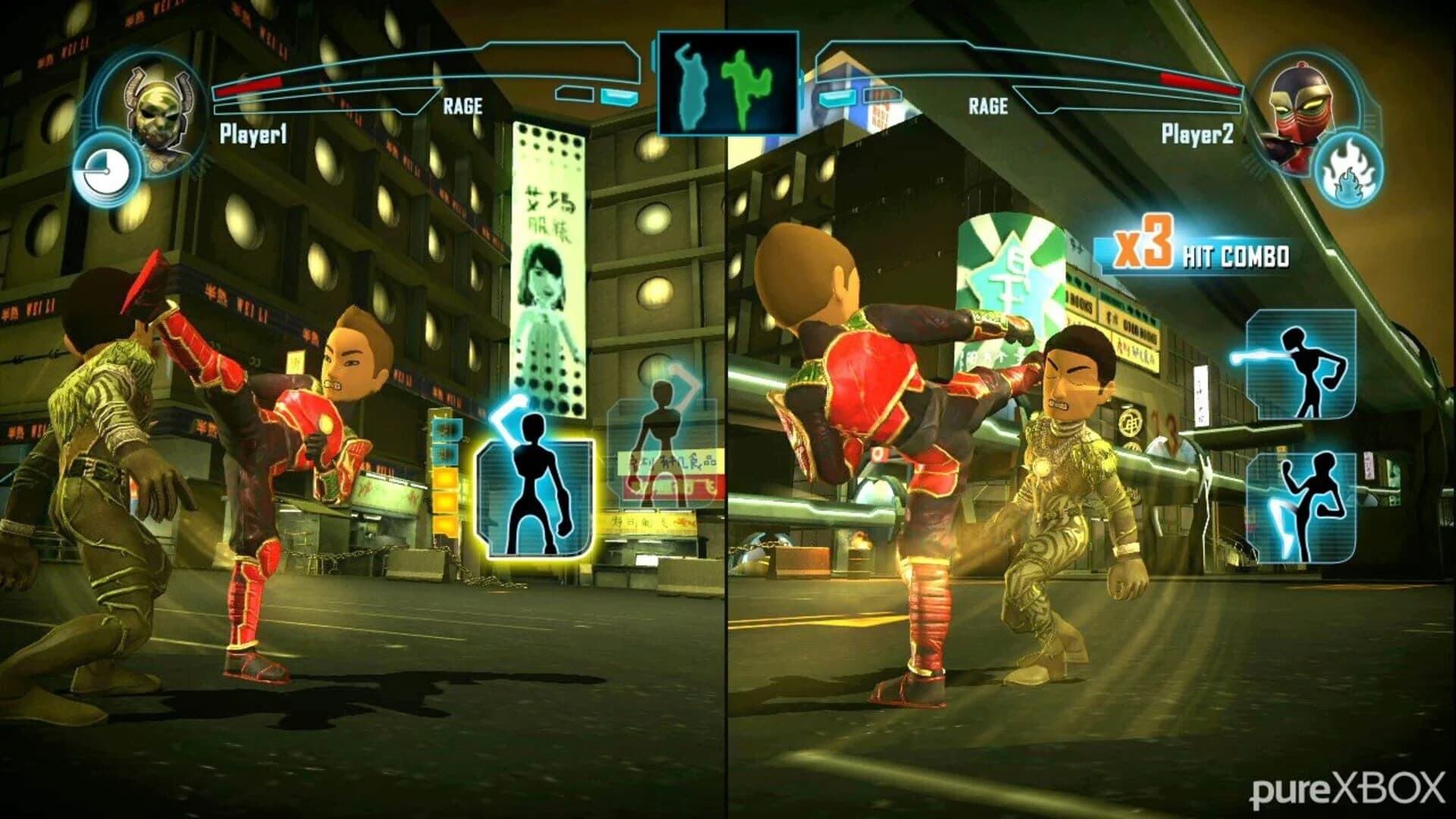Click Player1's red health bar
This screenshot has width=1456, height=819.
pos(250,87)
